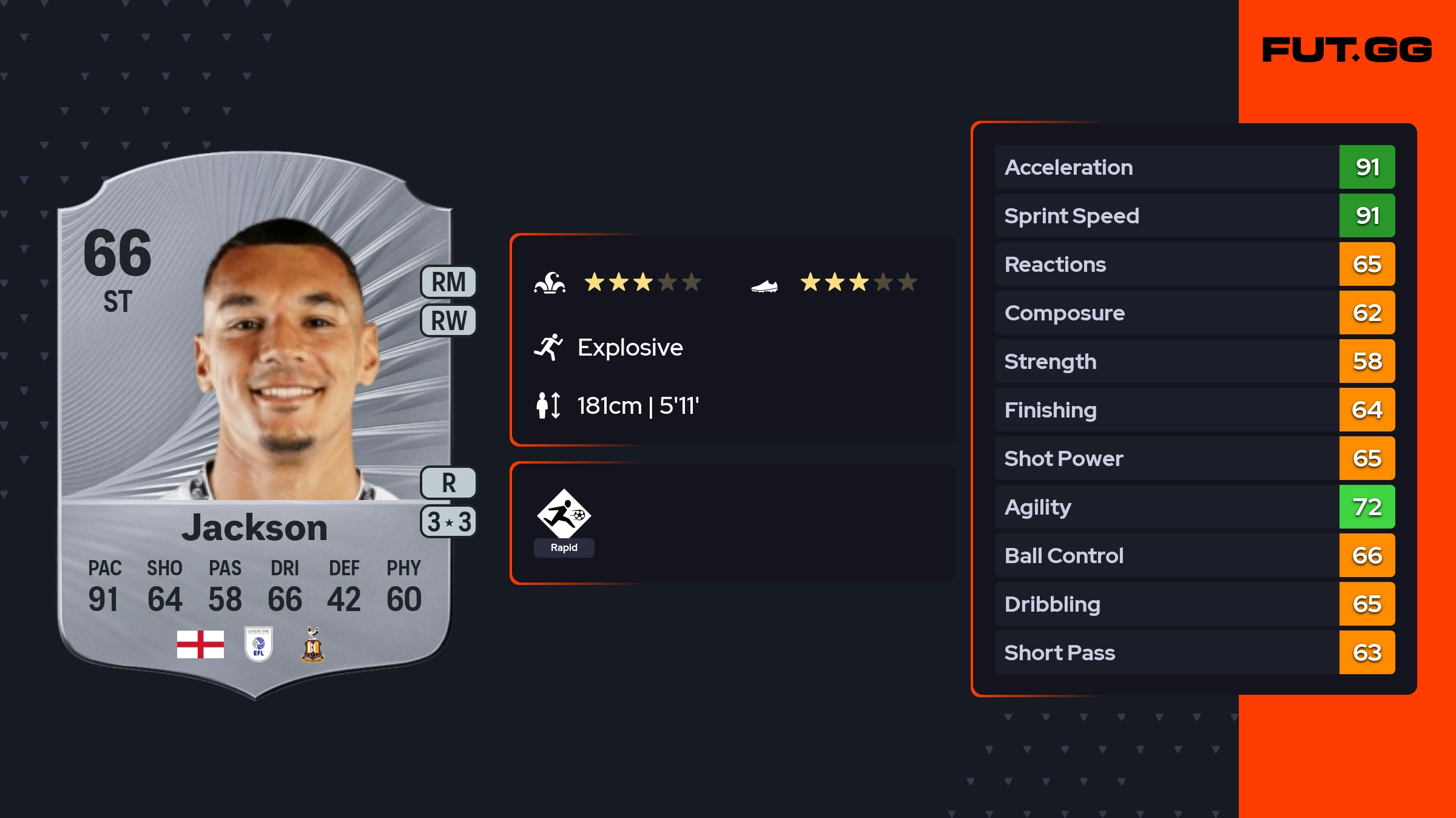1456x818 pixels.
Task: Click the Acceleration stat row
Action: pyautogui.click(x=1194, y=167)
